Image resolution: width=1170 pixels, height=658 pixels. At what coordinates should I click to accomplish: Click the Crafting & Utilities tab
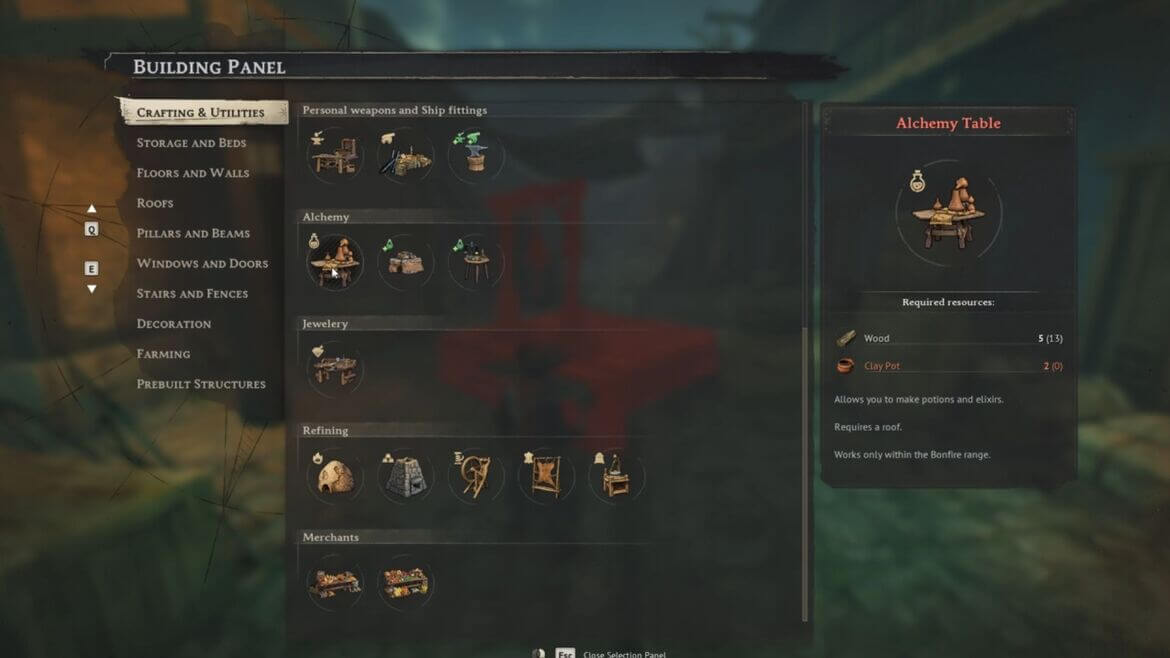(x=201, y=113)
